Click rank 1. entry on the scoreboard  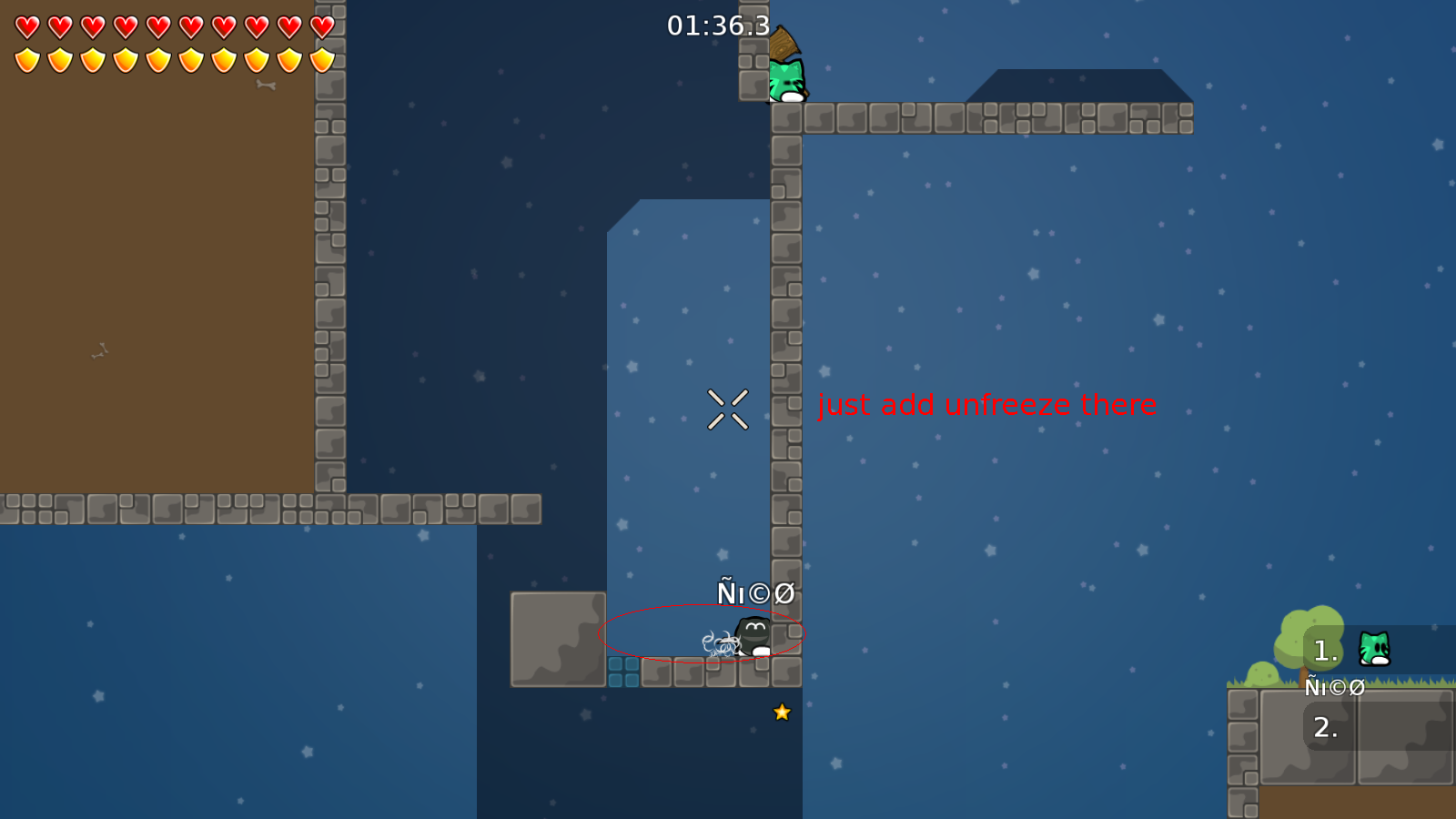[x=1324, y=648]
